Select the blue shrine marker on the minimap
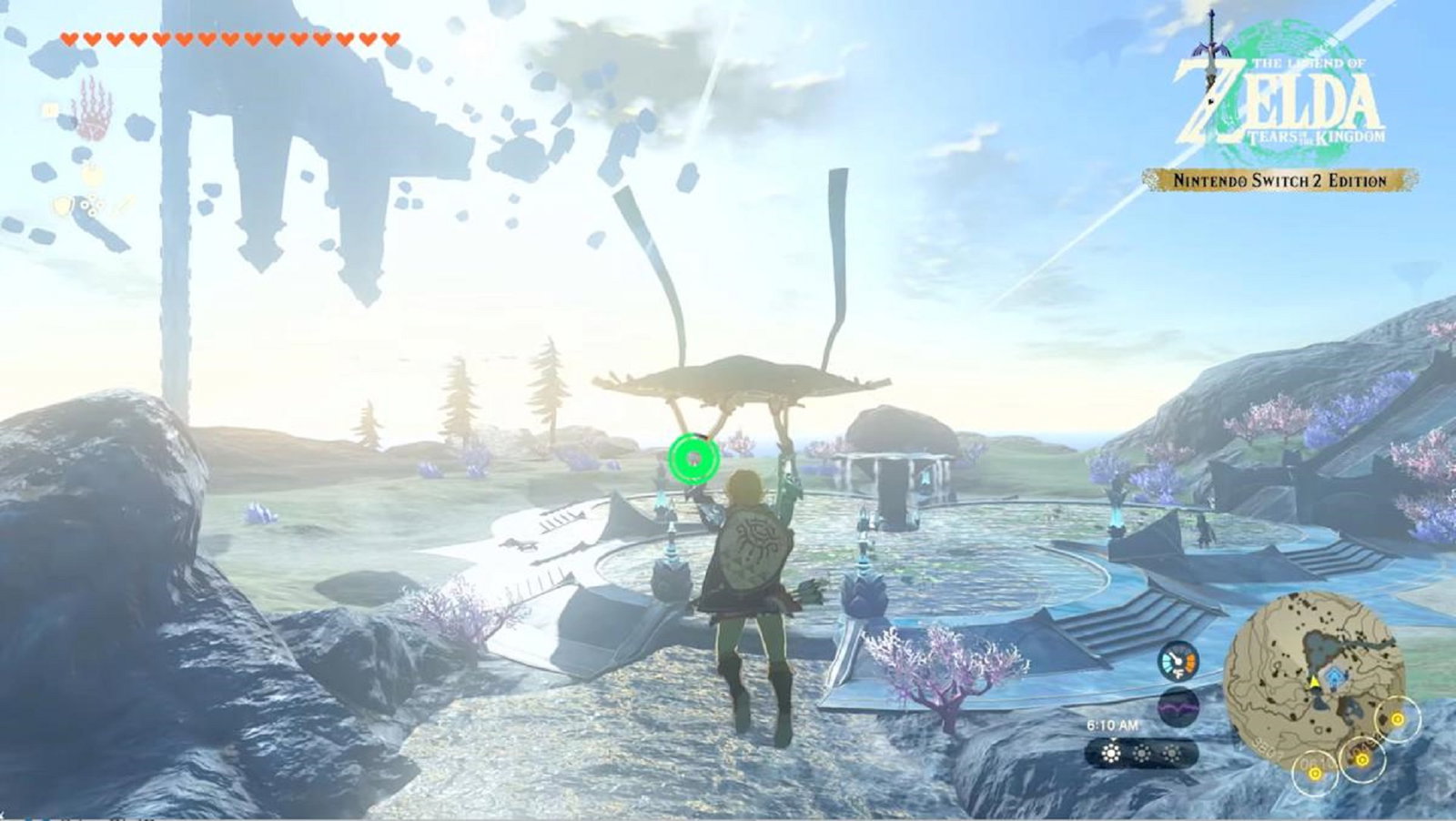The image size is (1456, 821). (1334, 674)
